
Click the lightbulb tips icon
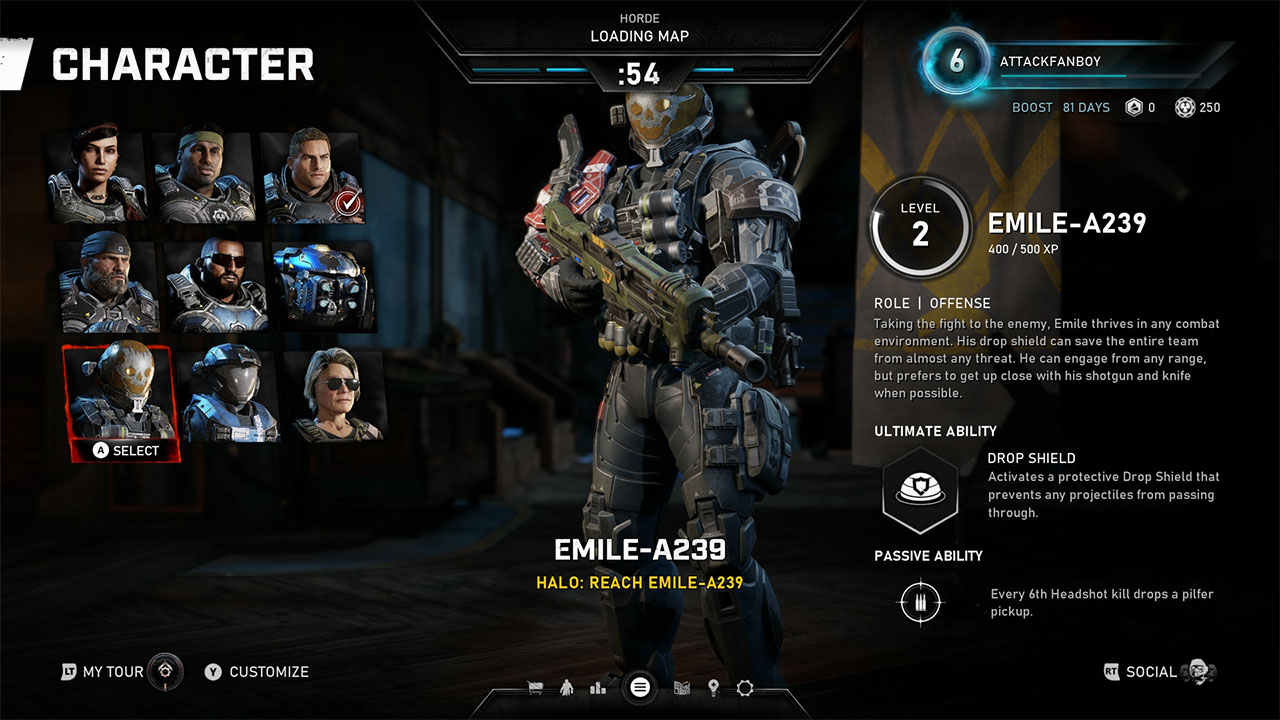pos(713,689)
